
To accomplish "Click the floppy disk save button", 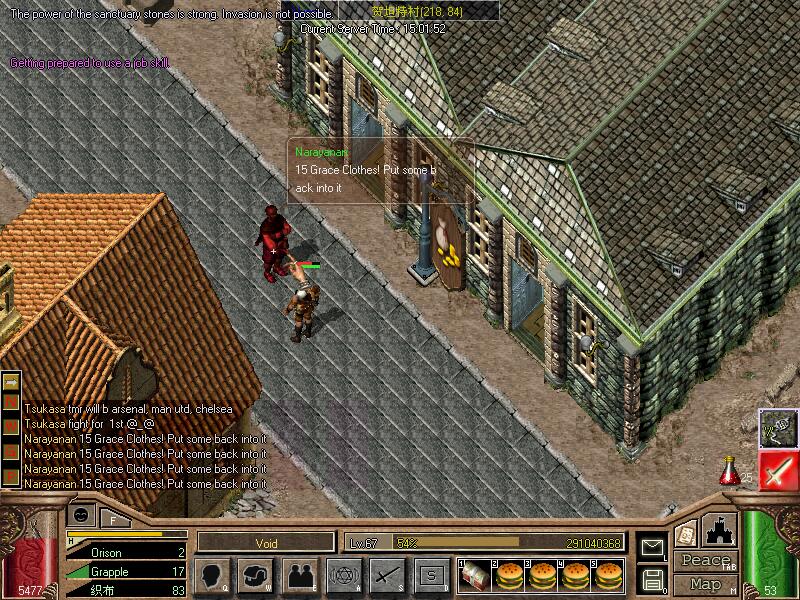I will 652,579.
